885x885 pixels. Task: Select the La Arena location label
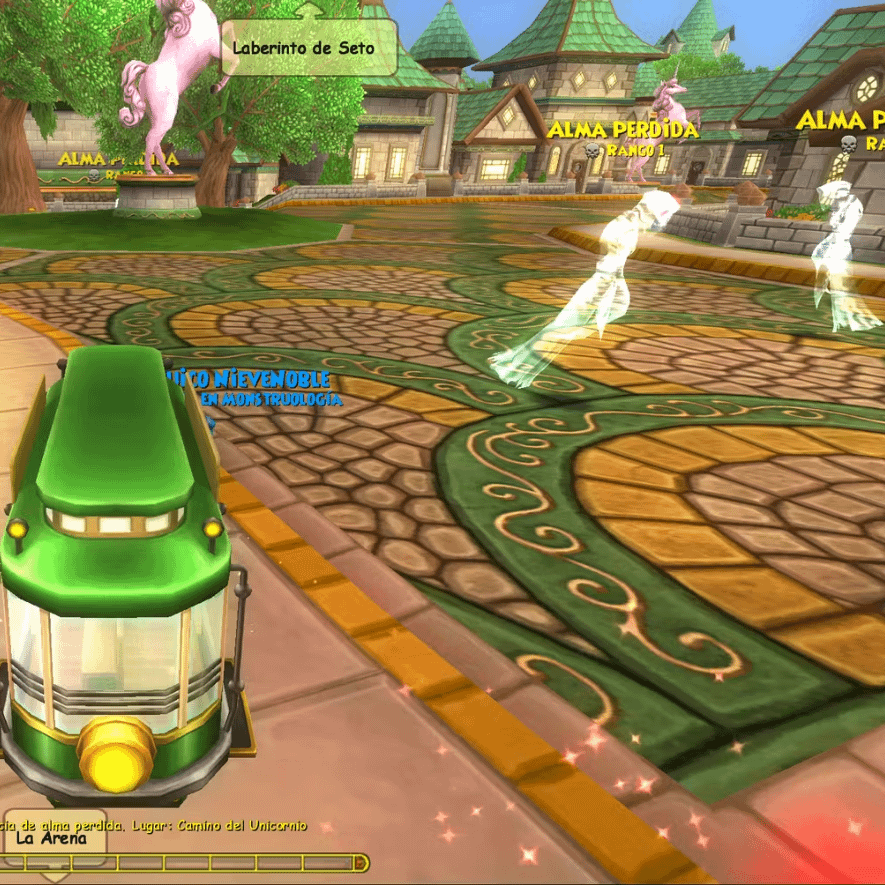(53, 838)
